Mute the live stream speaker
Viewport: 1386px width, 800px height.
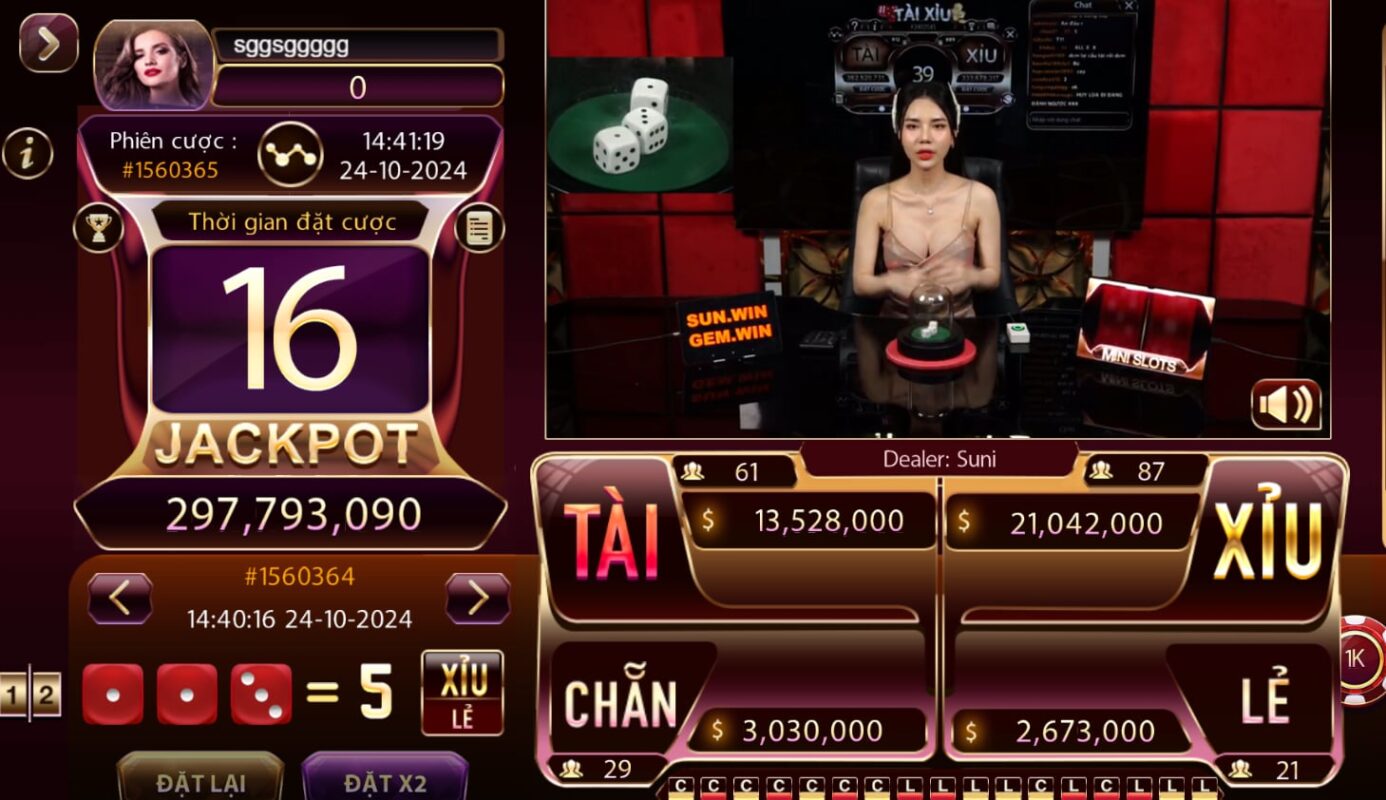click(x=1286, y=403)
